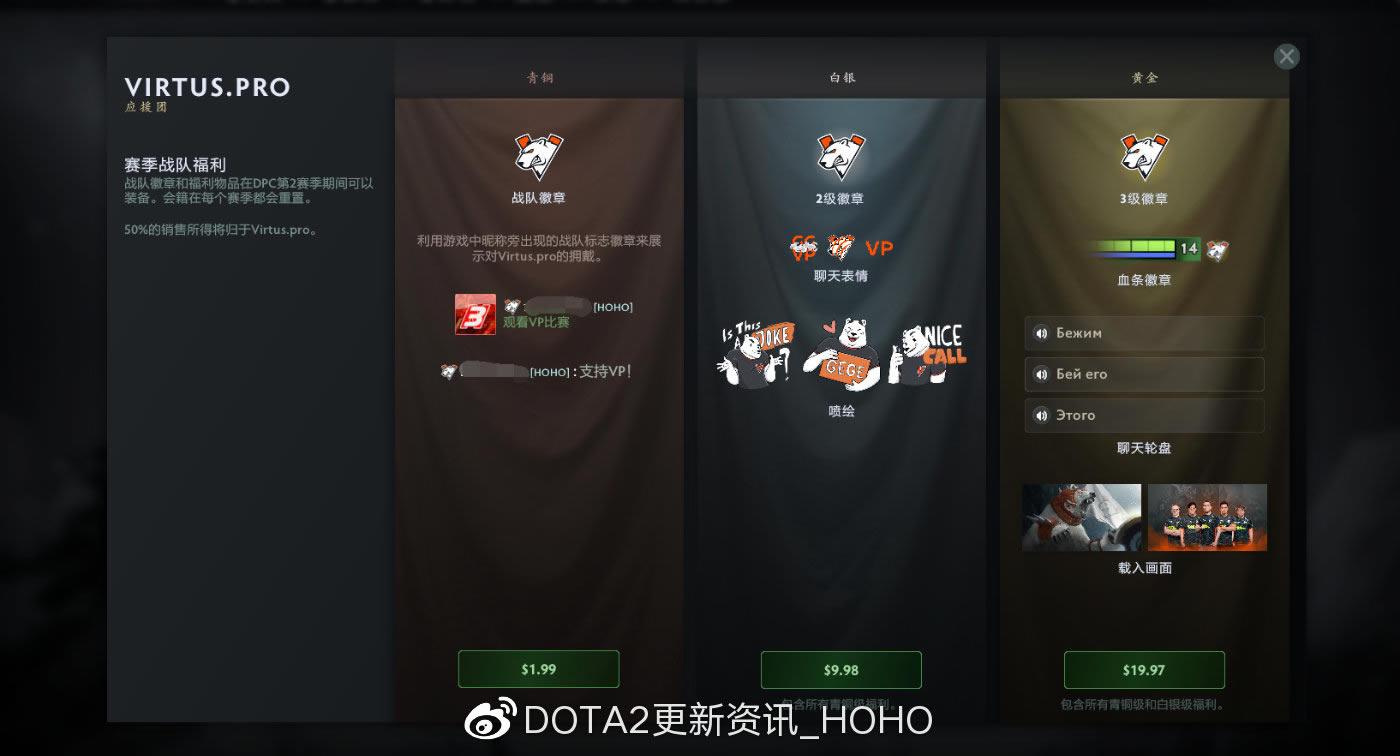The height and width of the screenshot is (756, 1400).
Task: Click the level 2 badge in silver tier
Action: click(x=842, y=155)
